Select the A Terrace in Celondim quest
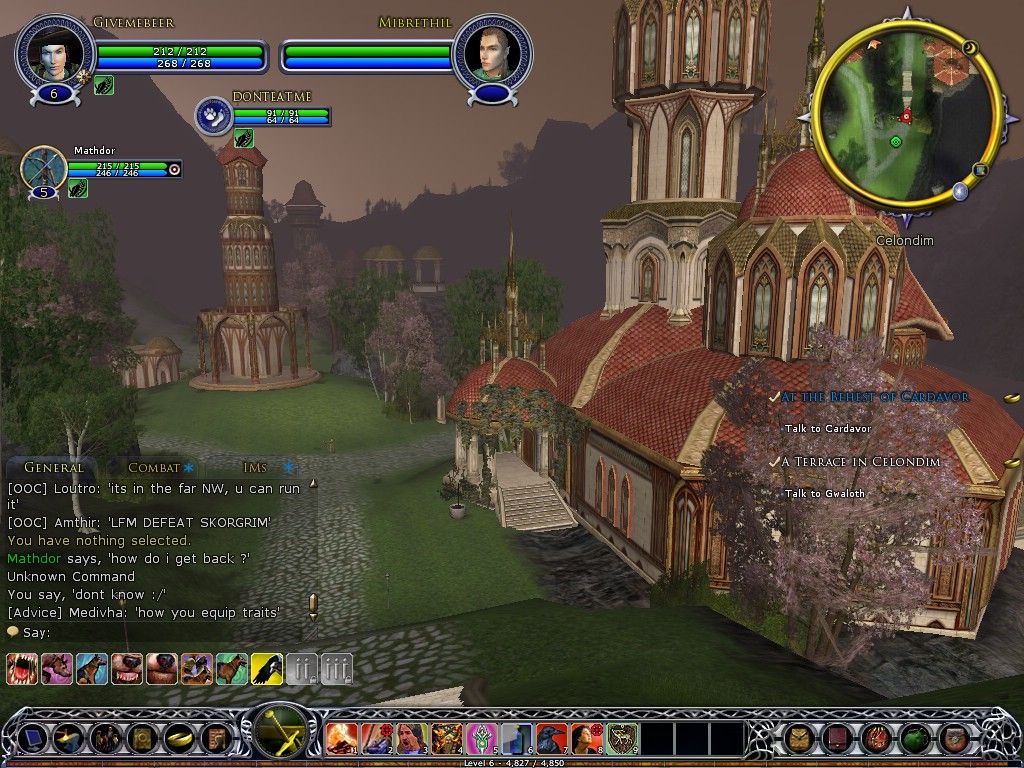Viewport: 1024px width, 768px height. [x=860, y=462]
